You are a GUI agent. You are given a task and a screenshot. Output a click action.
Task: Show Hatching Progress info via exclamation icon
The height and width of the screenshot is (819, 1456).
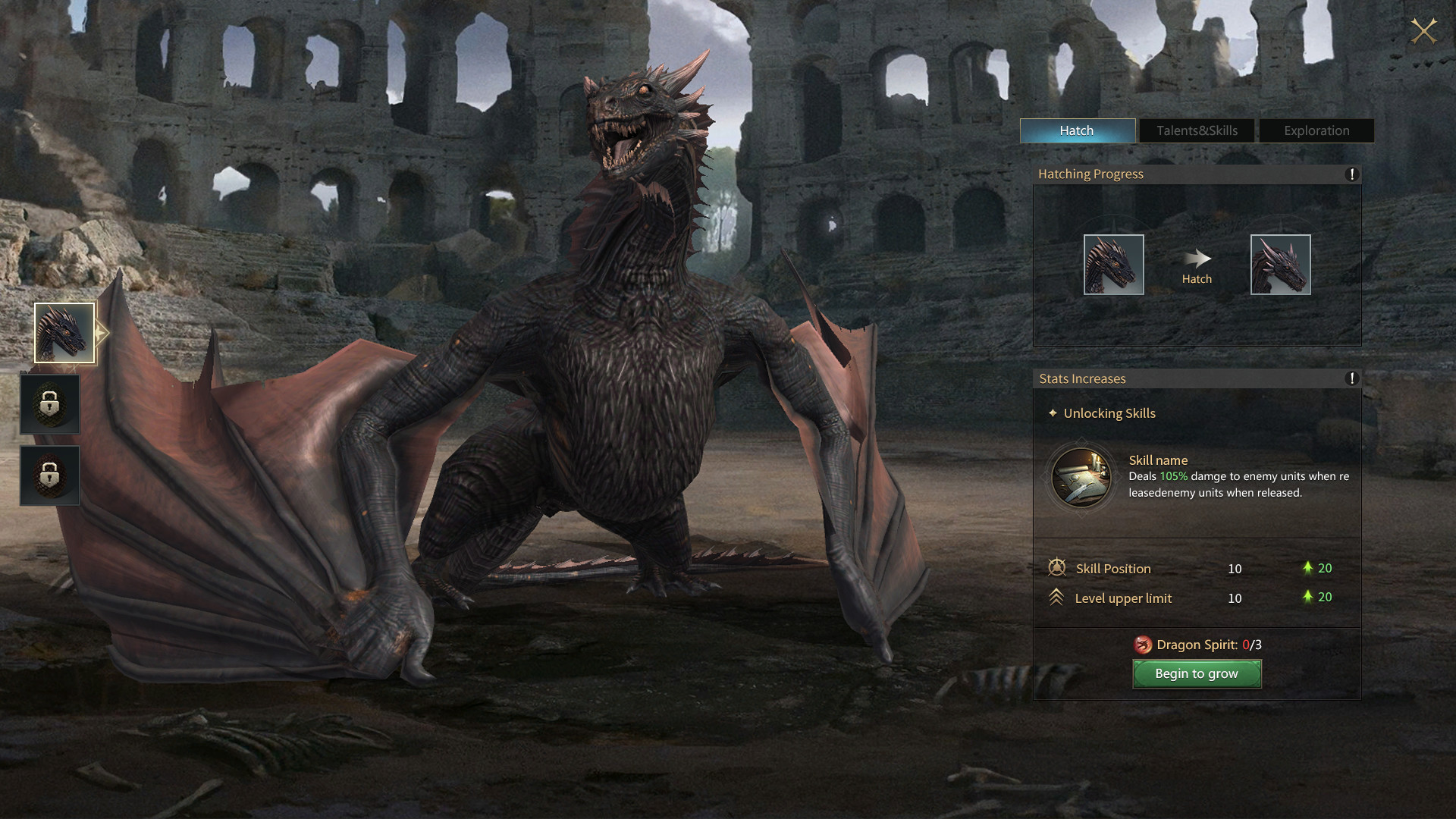1351,174
